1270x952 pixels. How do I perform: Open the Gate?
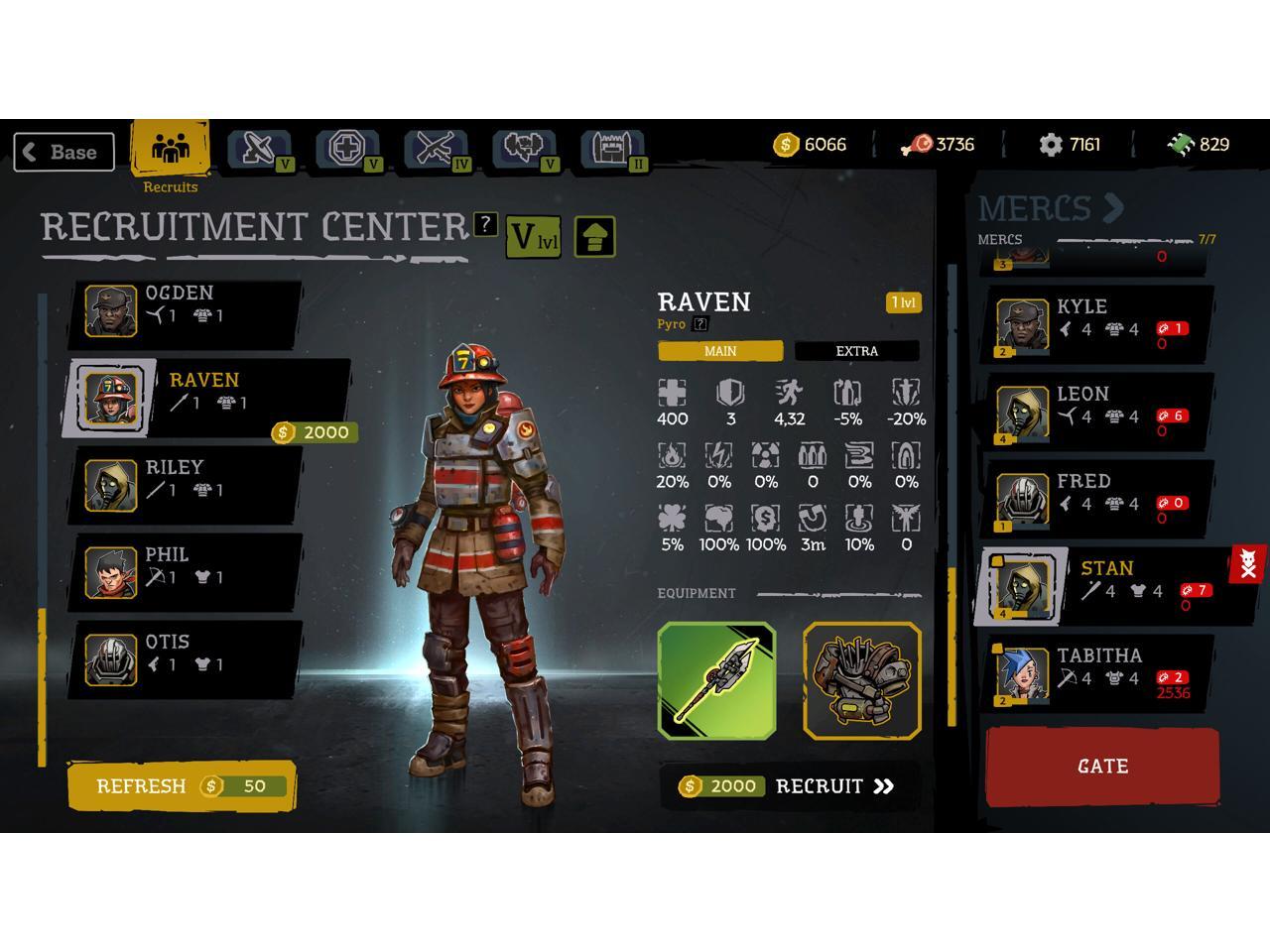1101,767
